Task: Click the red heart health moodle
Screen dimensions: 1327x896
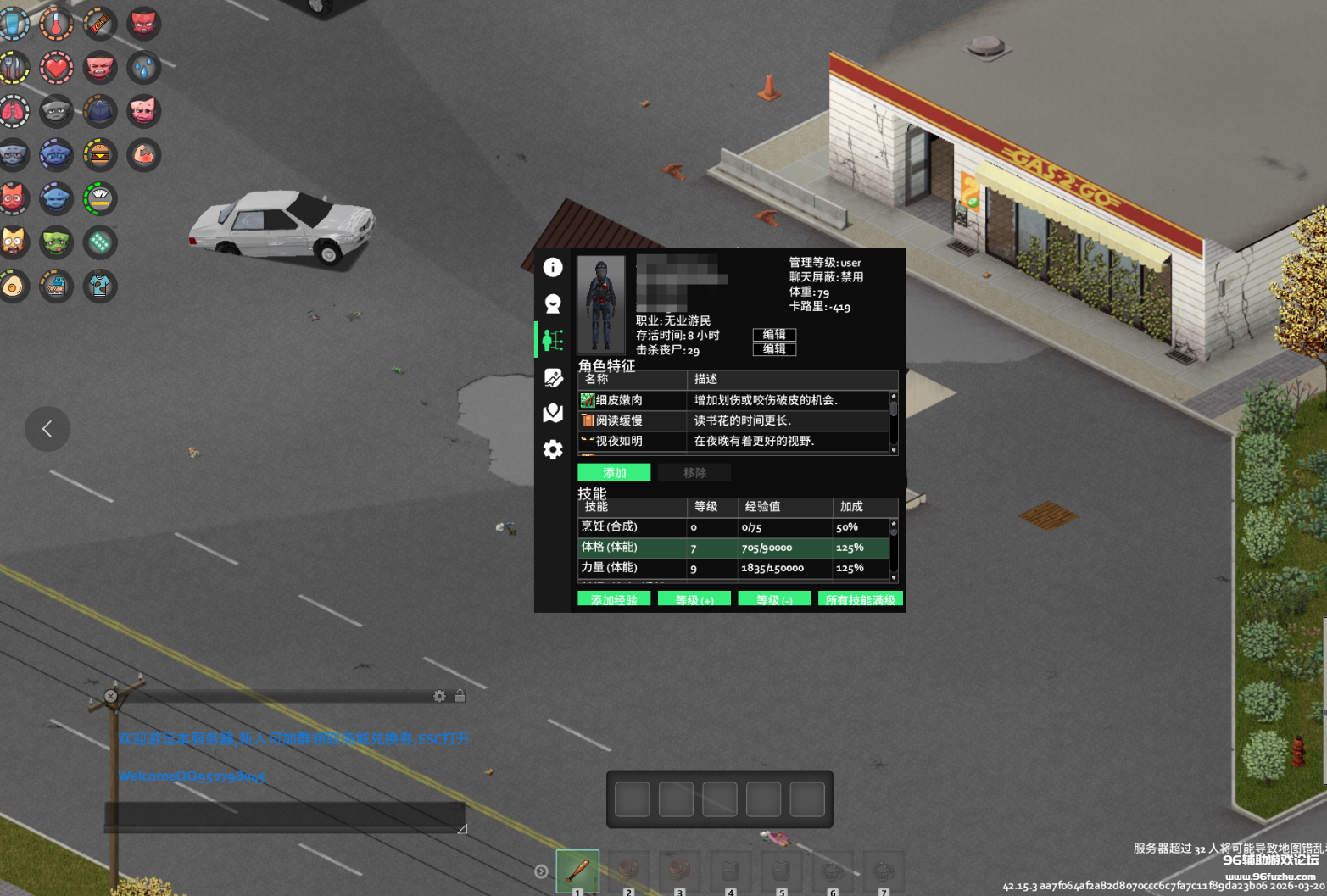Action: point(56,68)
